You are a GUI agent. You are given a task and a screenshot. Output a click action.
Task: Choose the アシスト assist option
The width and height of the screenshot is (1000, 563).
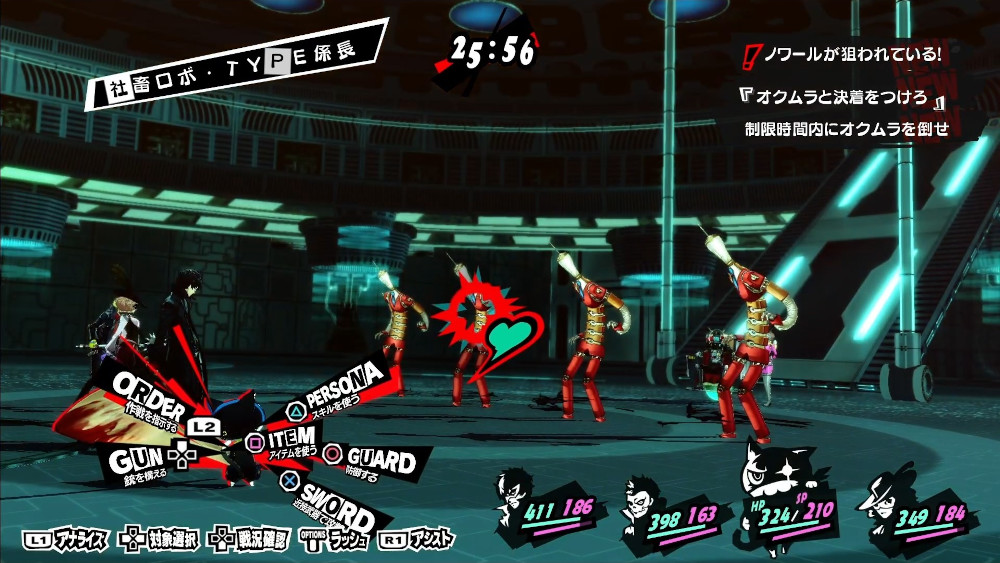pyautogui.click(x=417, y=540)
